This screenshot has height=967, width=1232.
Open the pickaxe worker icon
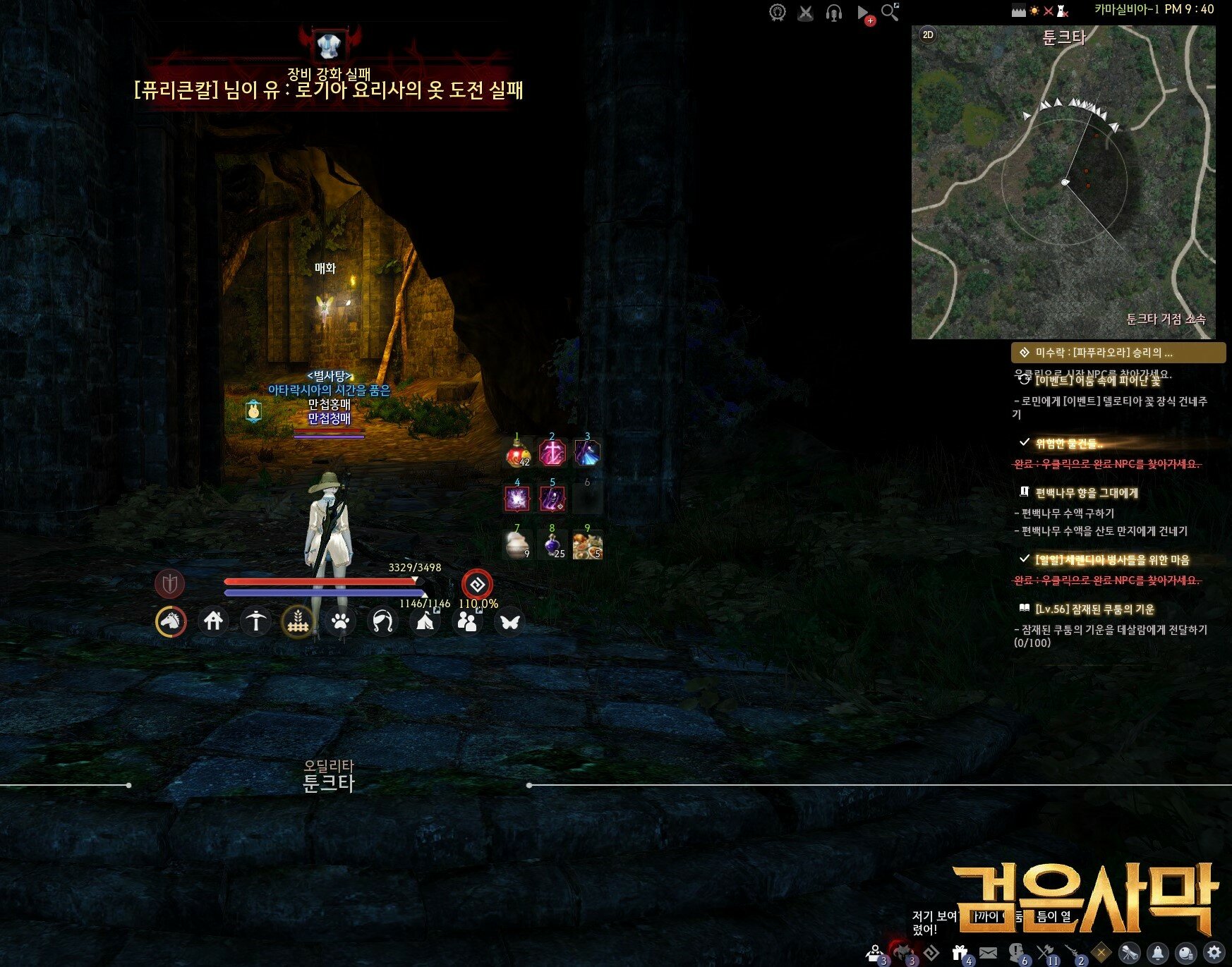(255, 621)
